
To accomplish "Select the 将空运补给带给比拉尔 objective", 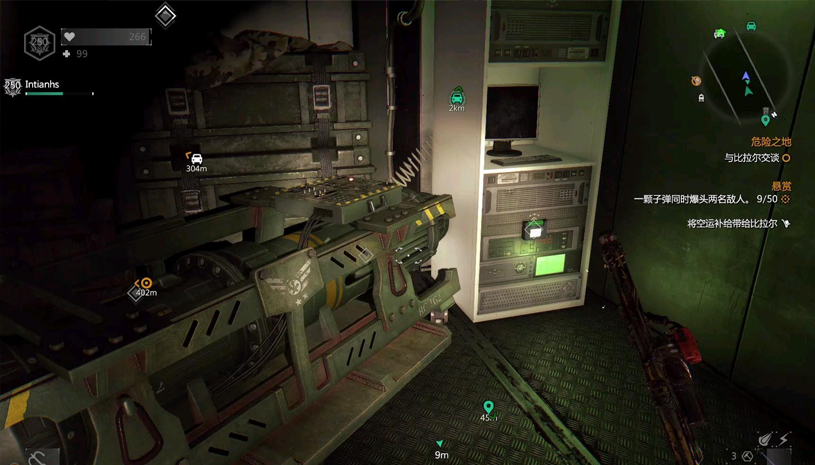I will click(732, 224).
